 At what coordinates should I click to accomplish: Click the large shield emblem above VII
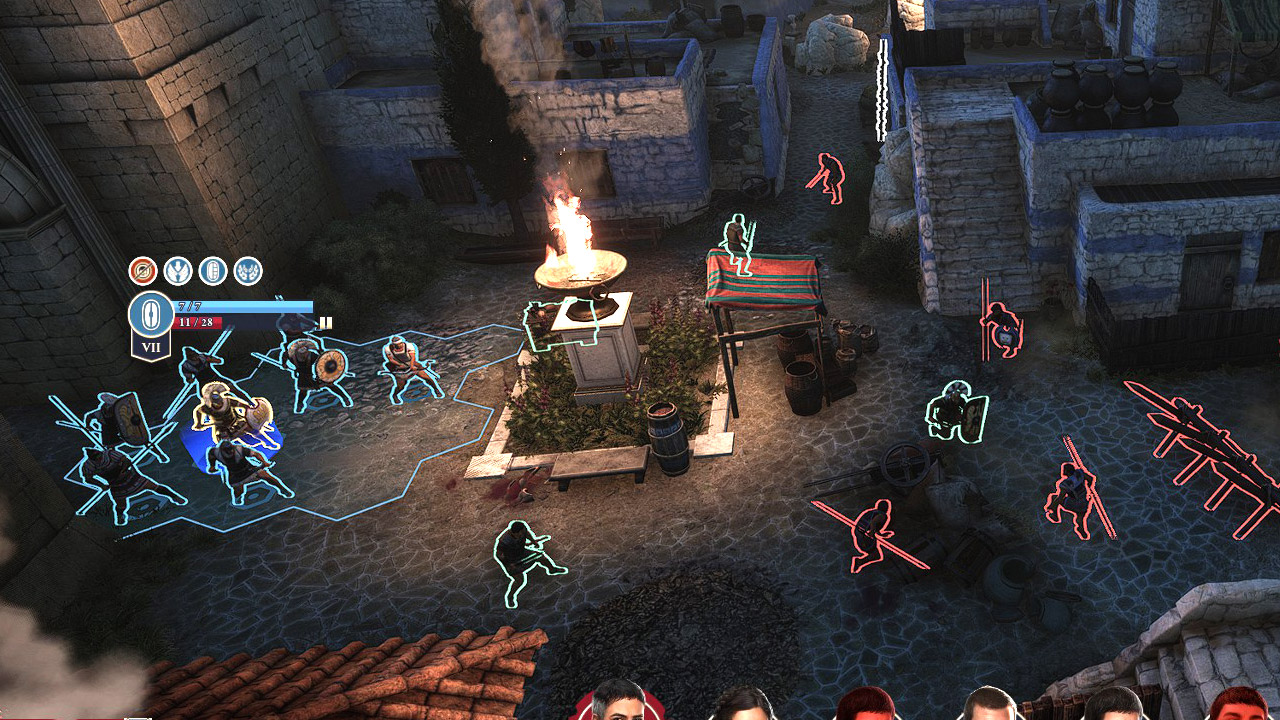coord(150,313)
